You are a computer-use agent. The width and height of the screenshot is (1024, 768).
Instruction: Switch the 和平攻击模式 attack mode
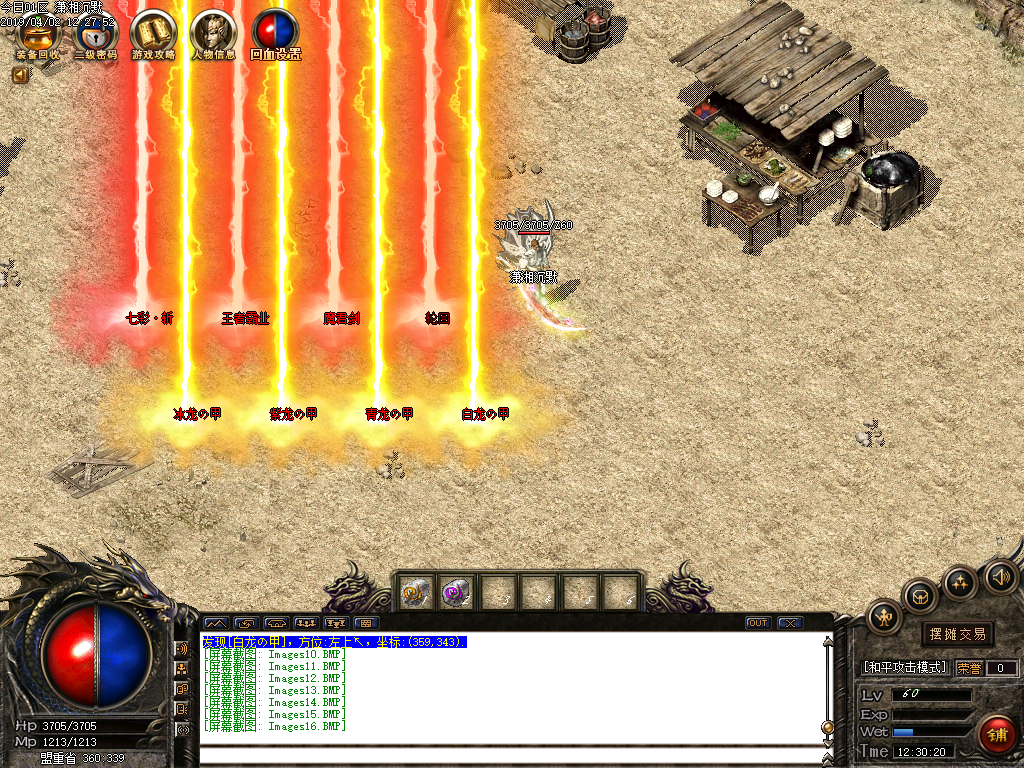(905, 667)
